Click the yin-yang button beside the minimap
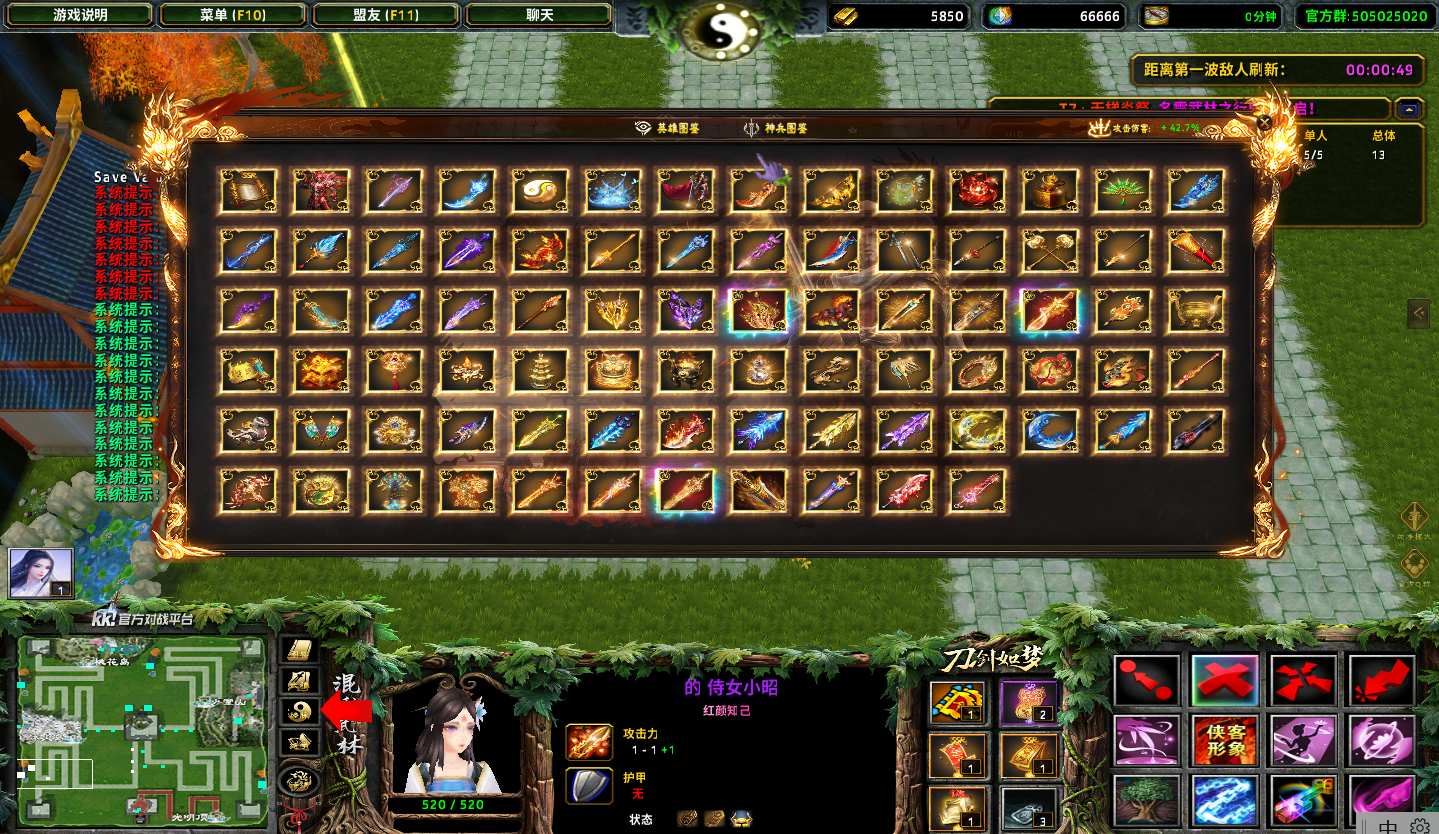1439x834 pixels. tap(301, 710)
